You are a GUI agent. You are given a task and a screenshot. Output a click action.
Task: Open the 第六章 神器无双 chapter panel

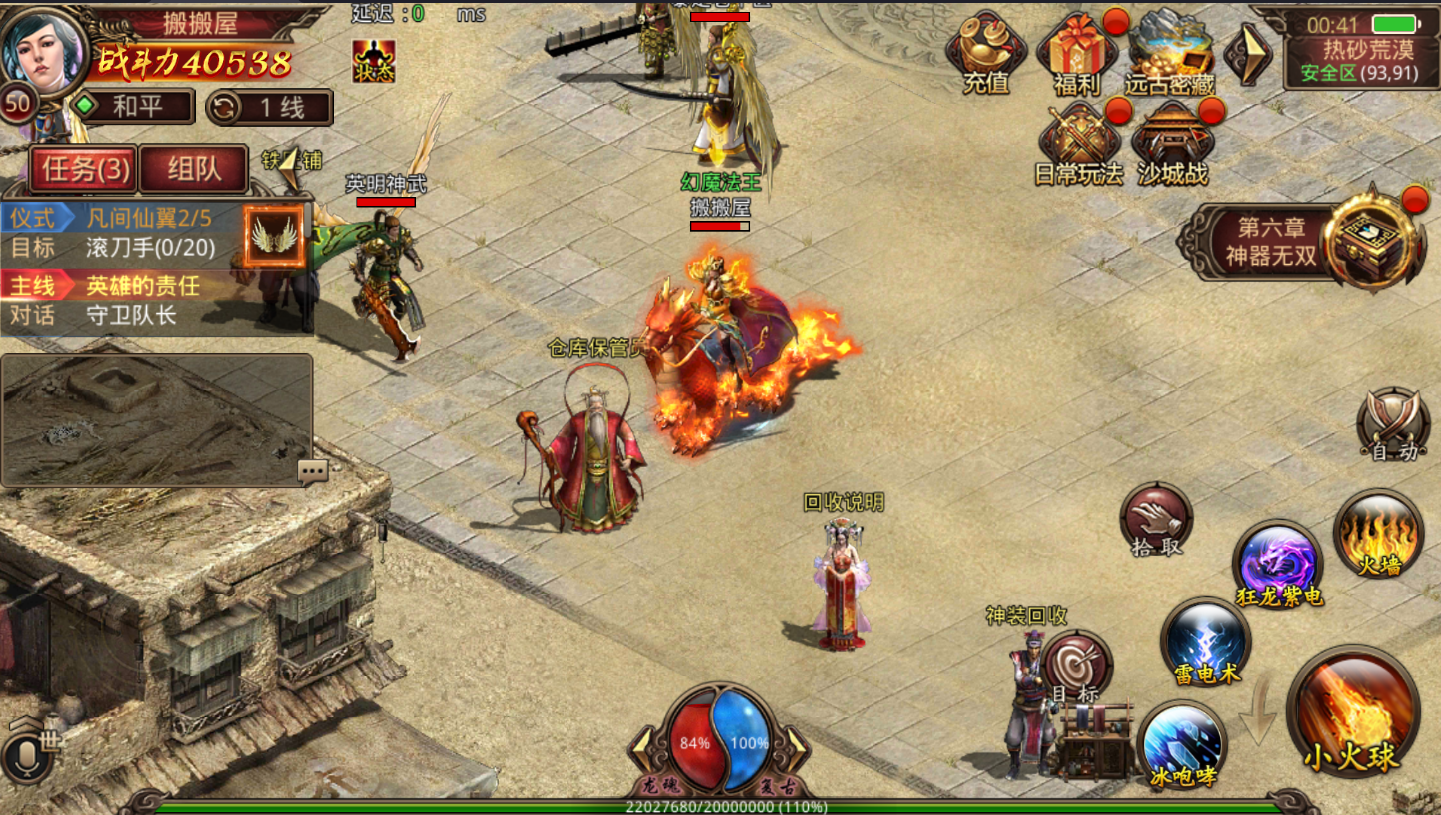1300,242
